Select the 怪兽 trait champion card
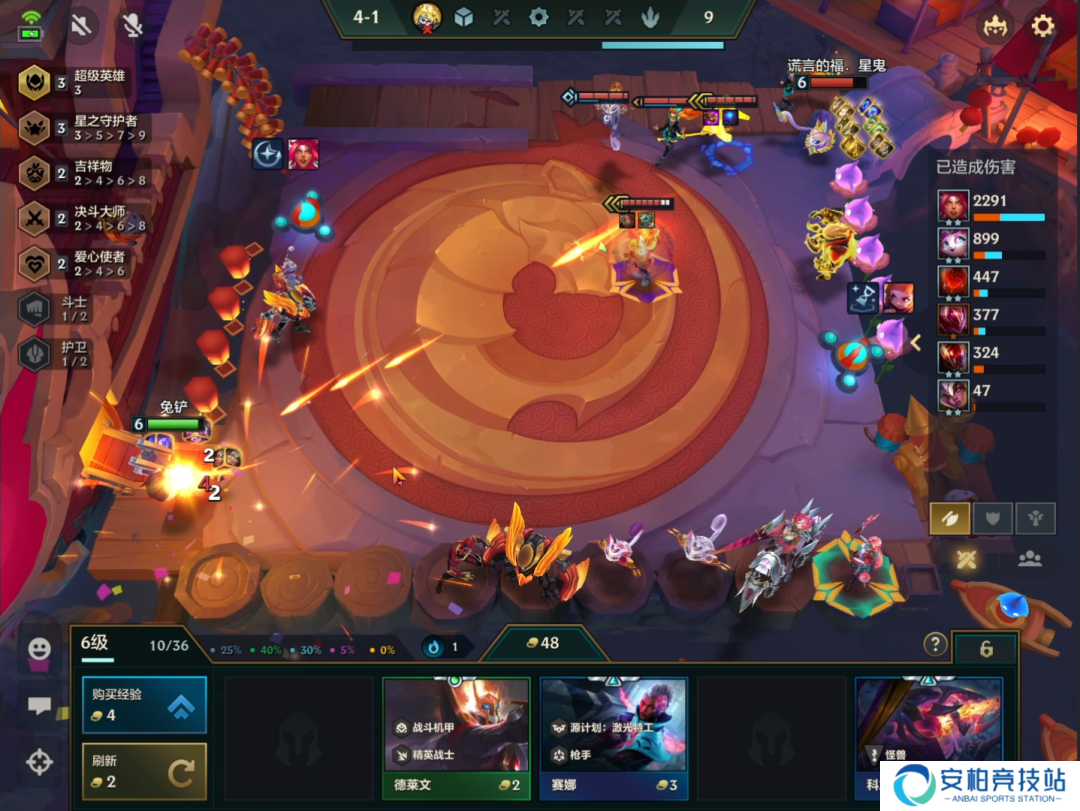This screenshot has height=811, width=1080. [928, 735]
